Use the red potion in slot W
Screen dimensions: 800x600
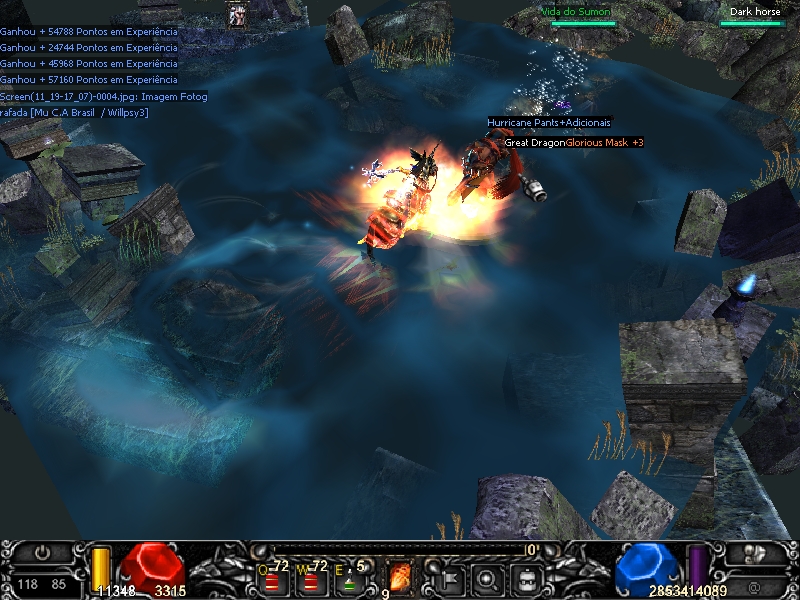[x=310, y=579]
